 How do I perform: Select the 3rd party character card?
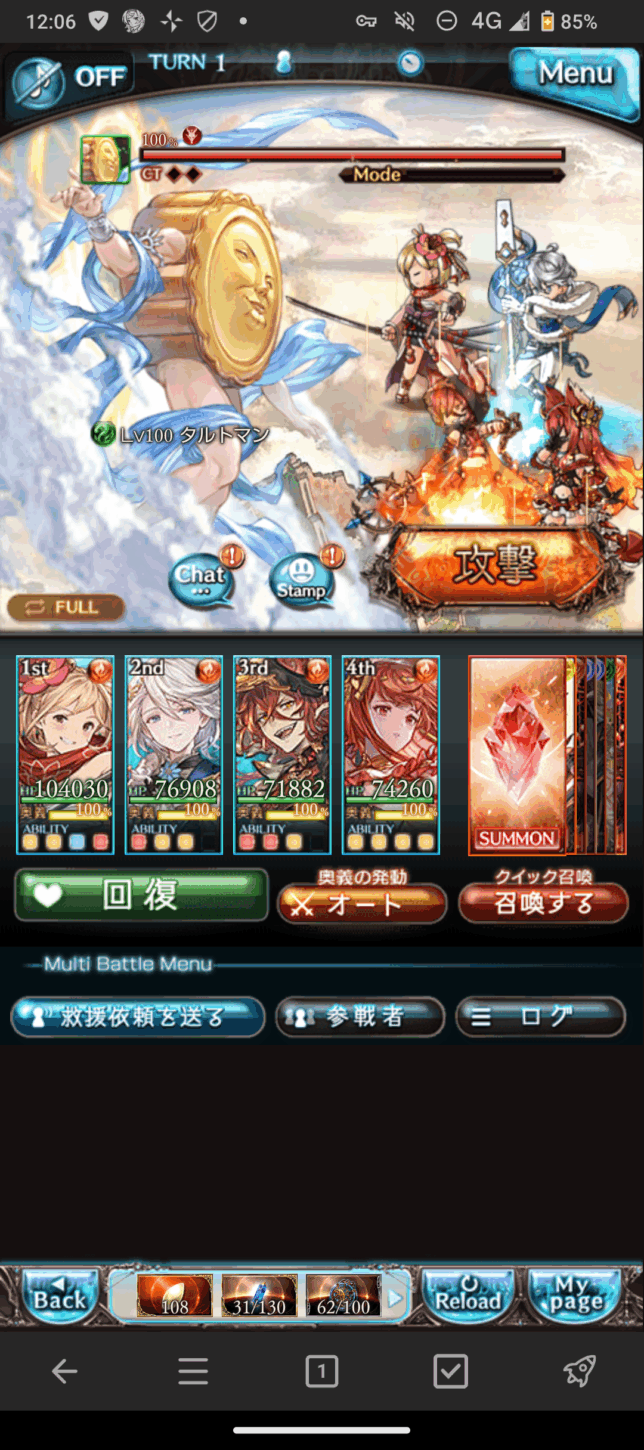coord(282,755)
